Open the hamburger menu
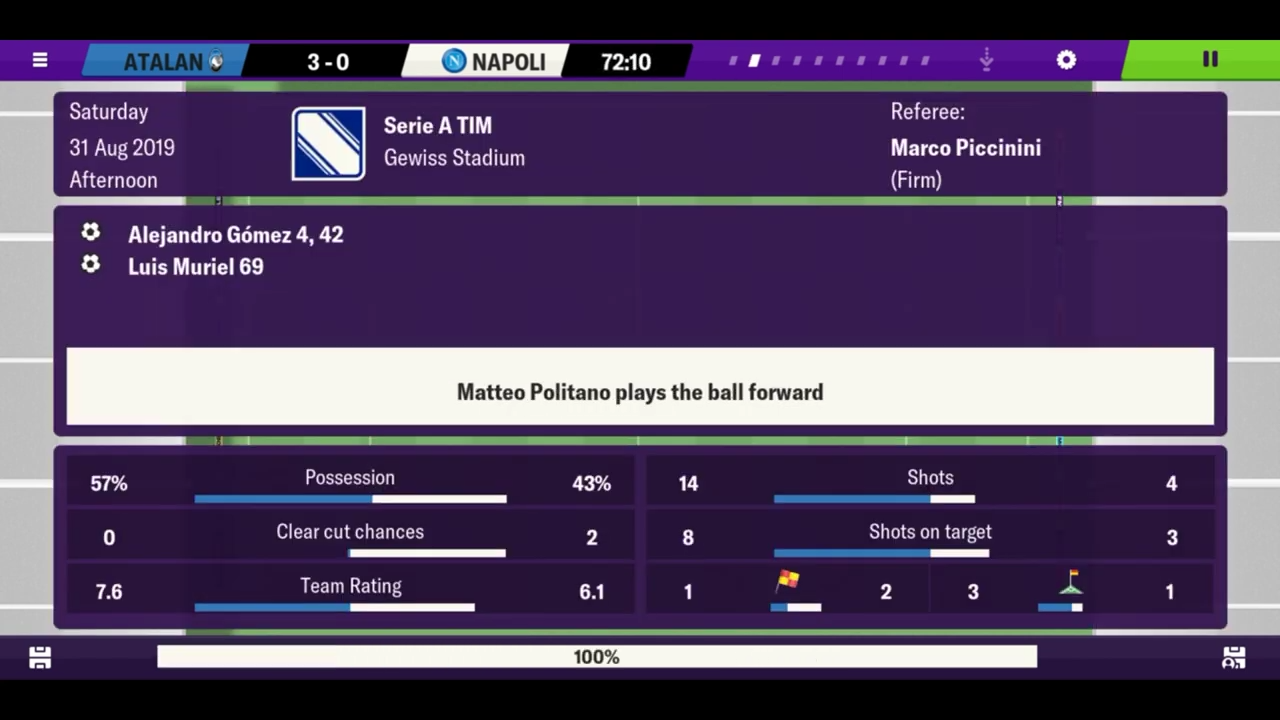 pos(40,60)
